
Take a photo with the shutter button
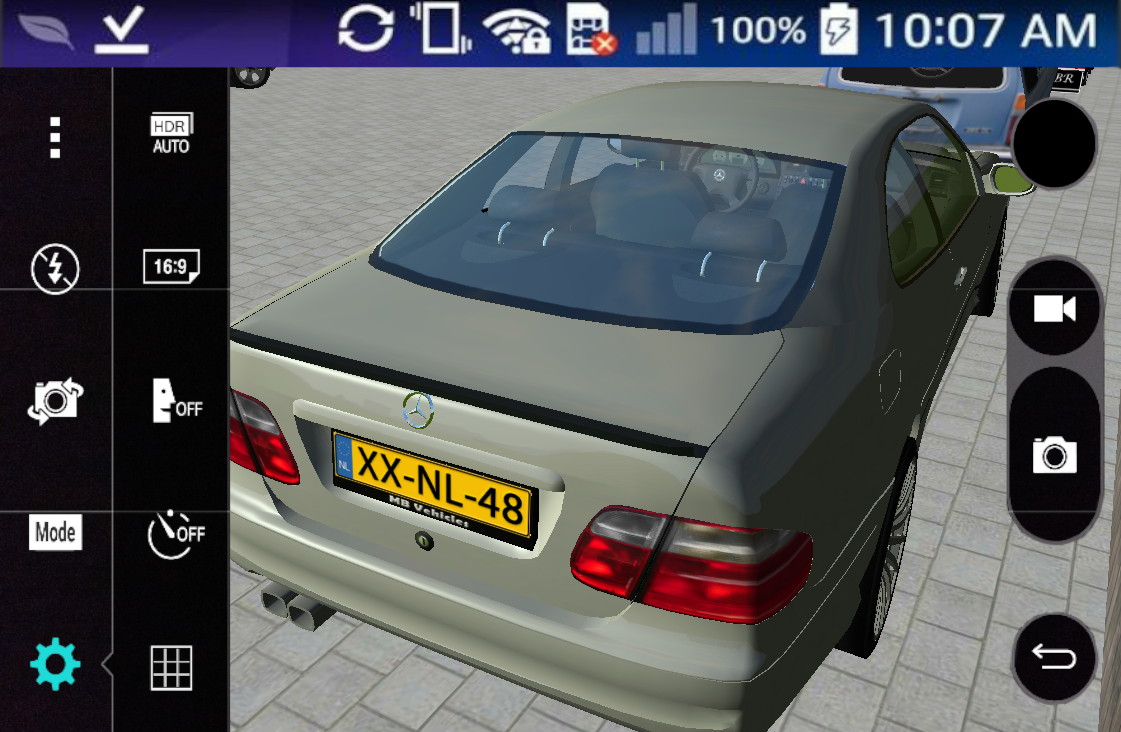(1054, 456)
